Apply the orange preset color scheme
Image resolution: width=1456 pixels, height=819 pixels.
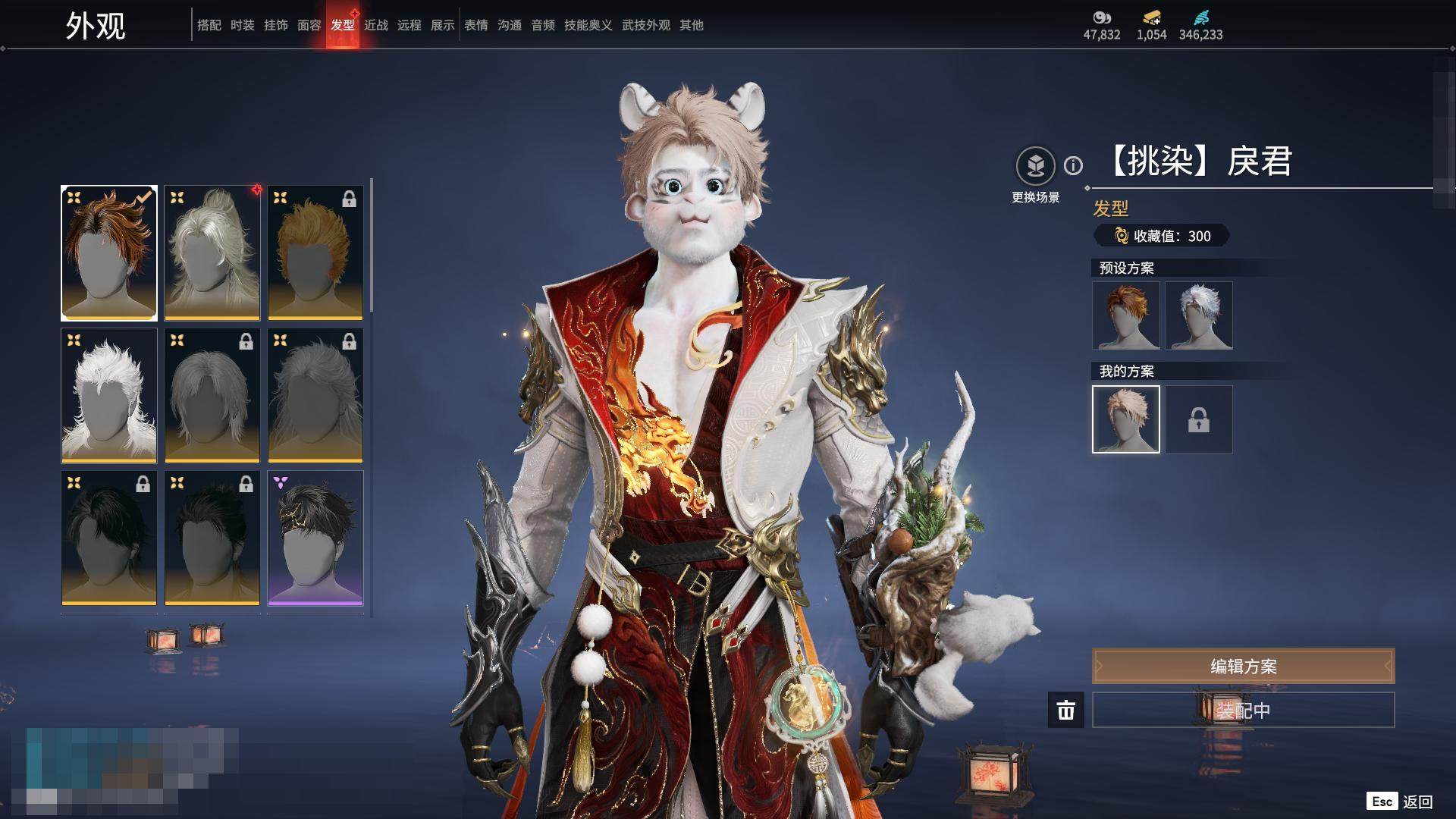[x=1126, y=315]
